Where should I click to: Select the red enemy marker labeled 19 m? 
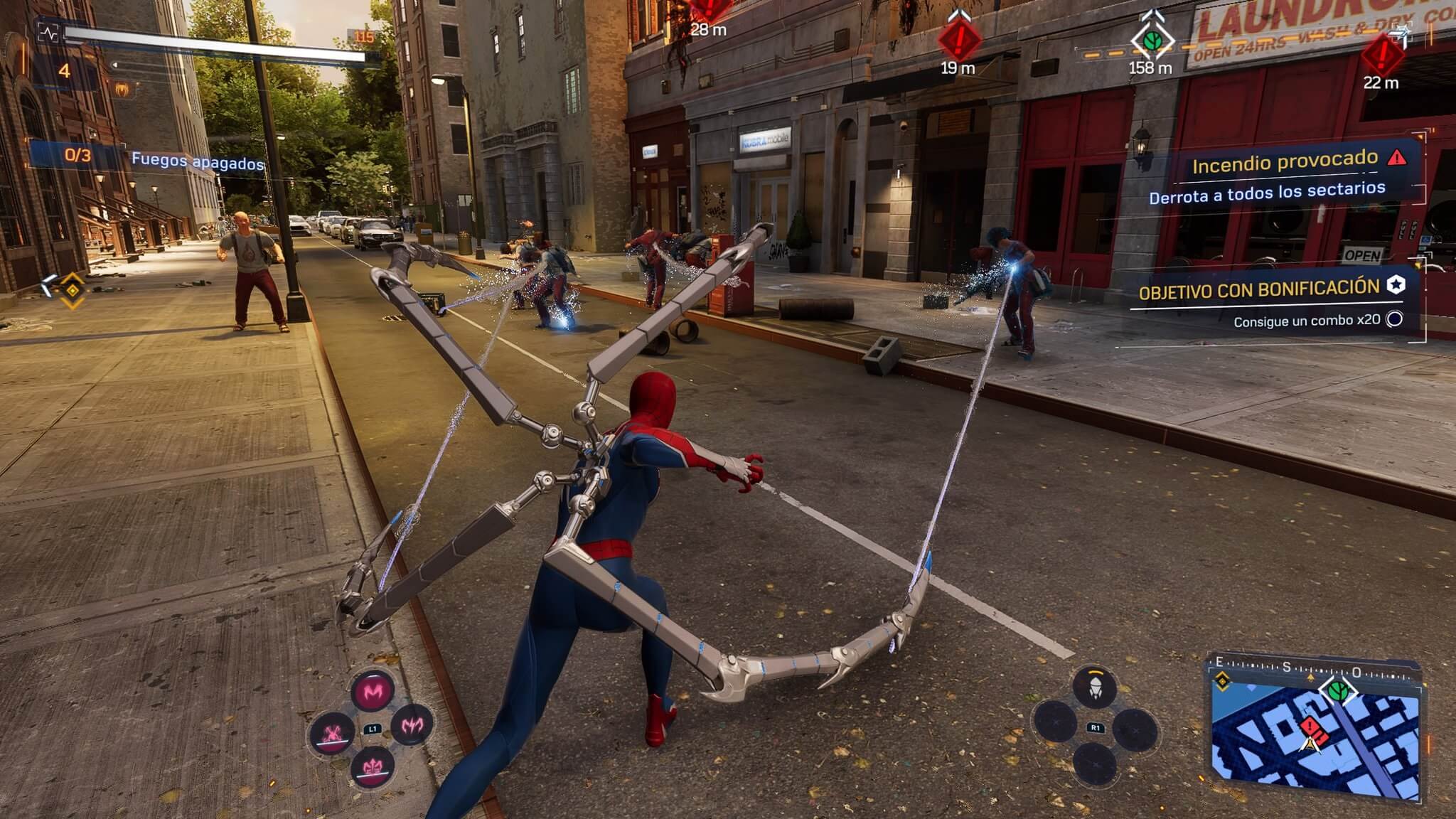[958, 39]
